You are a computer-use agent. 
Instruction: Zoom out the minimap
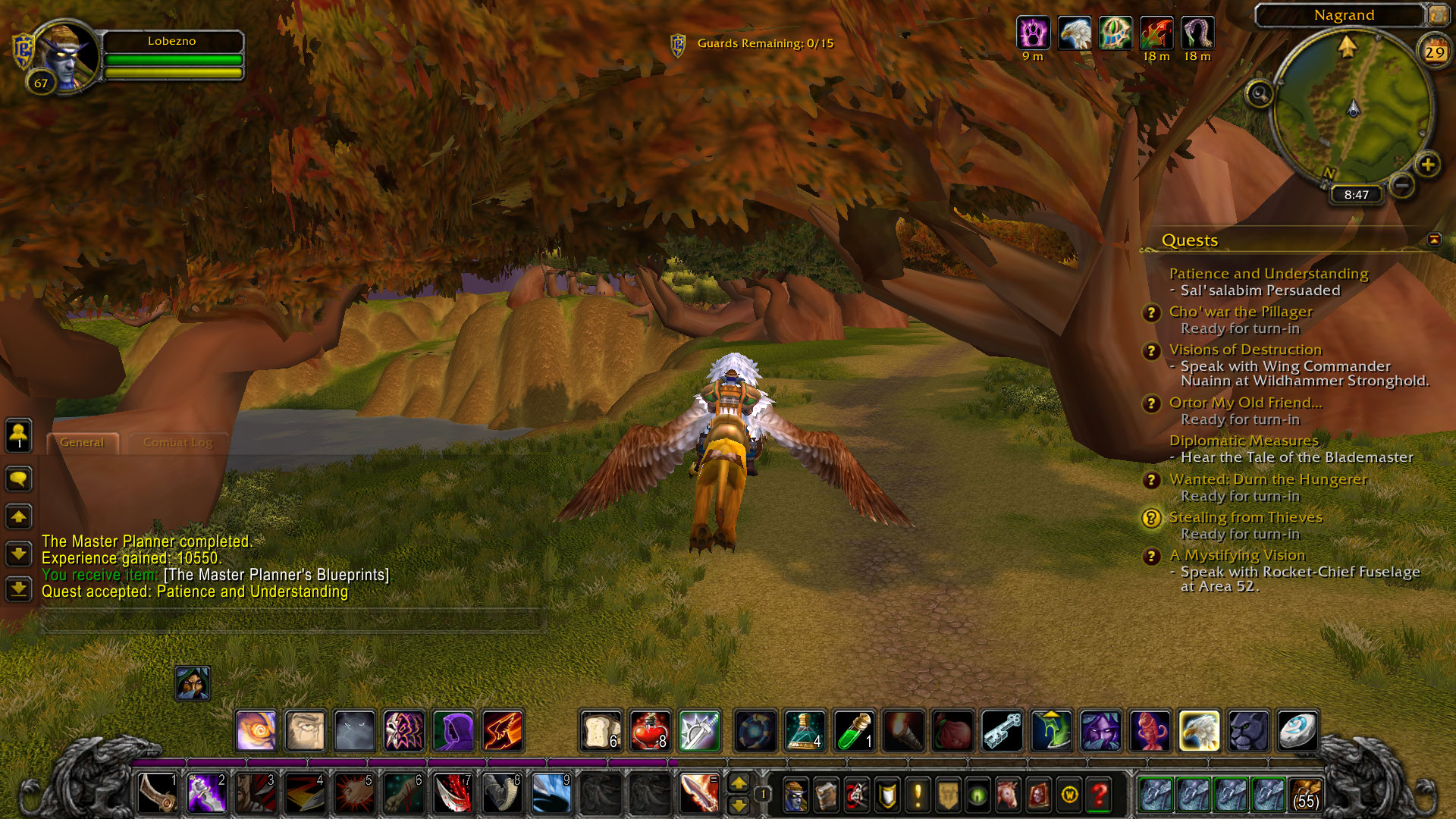point(1402,185)
